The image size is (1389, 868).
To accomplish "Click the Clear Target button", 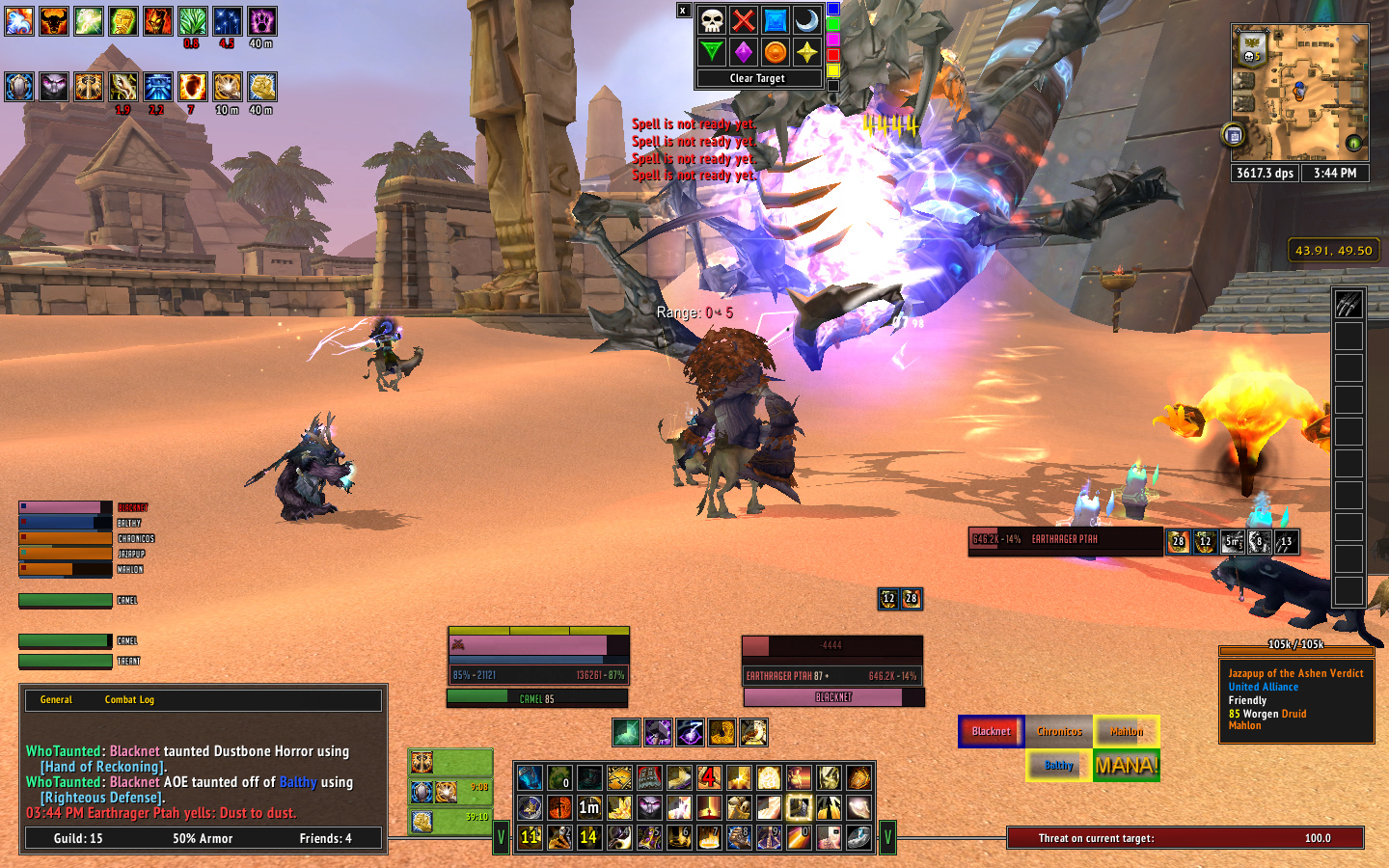I will click(x=757, y=78).
